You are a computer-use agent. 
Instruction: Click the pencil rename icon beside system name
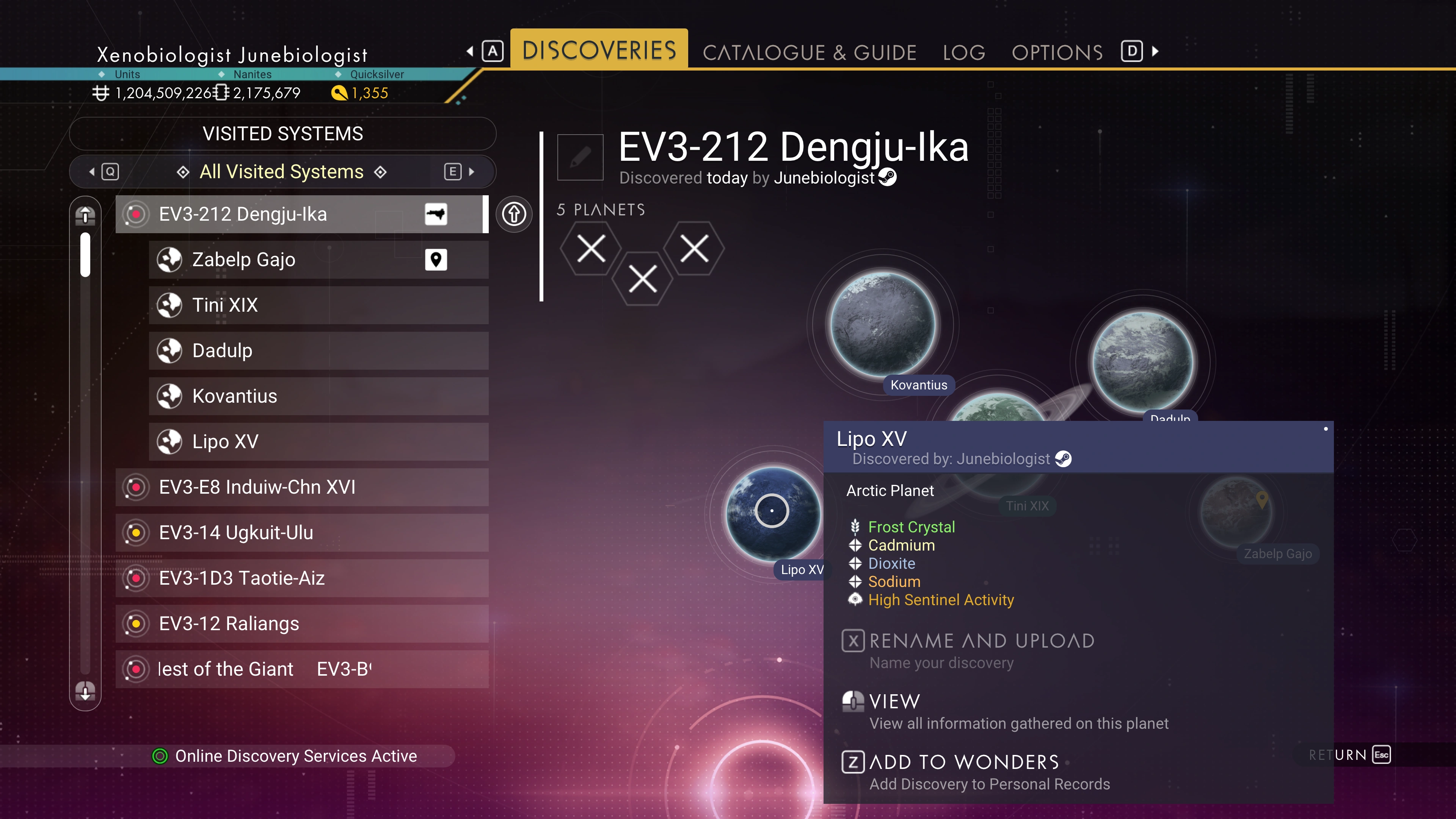coord(580,157)
